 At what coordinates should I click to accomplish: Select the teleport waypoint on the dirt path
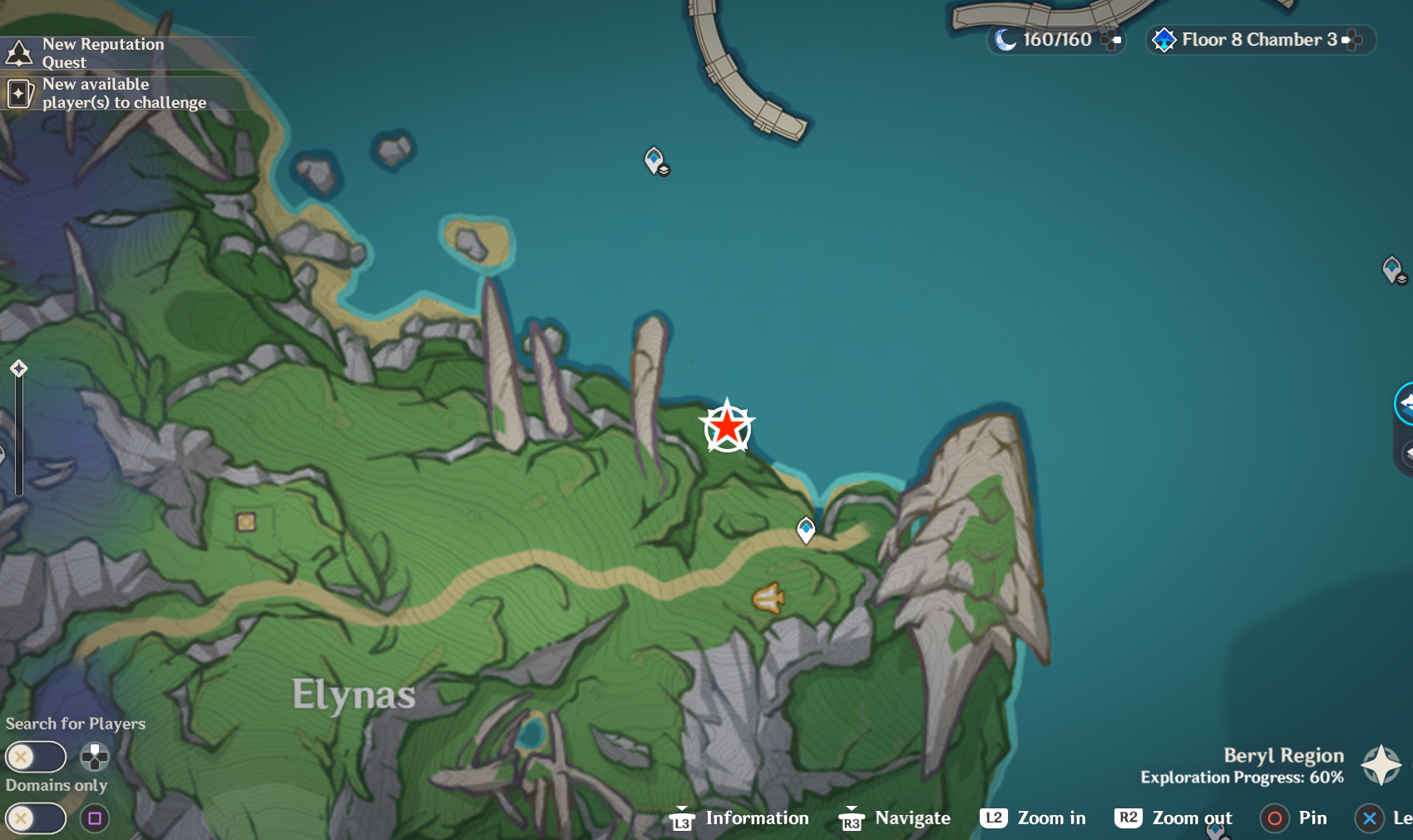[x=806, y=529]
